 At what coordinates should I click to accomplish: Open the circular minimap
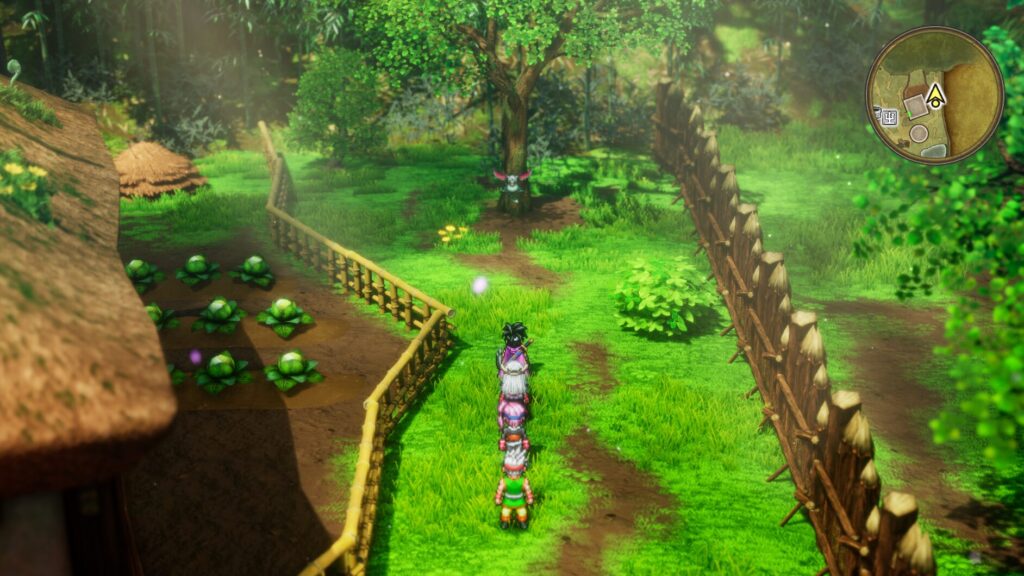pos(934,95)
